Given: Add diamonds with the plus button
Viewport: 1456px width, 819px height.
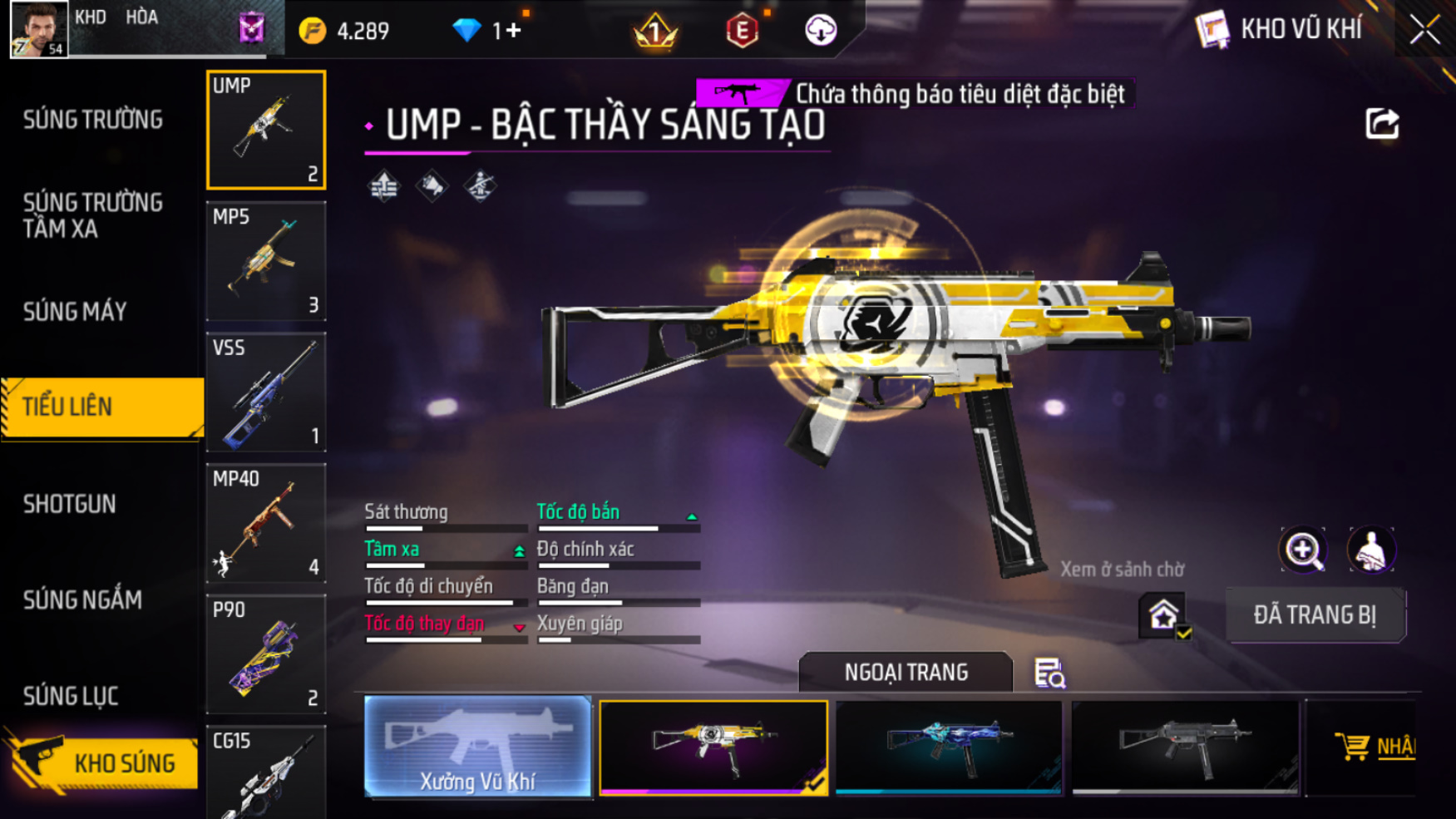Looking at the screenshot, I should 513,31.
